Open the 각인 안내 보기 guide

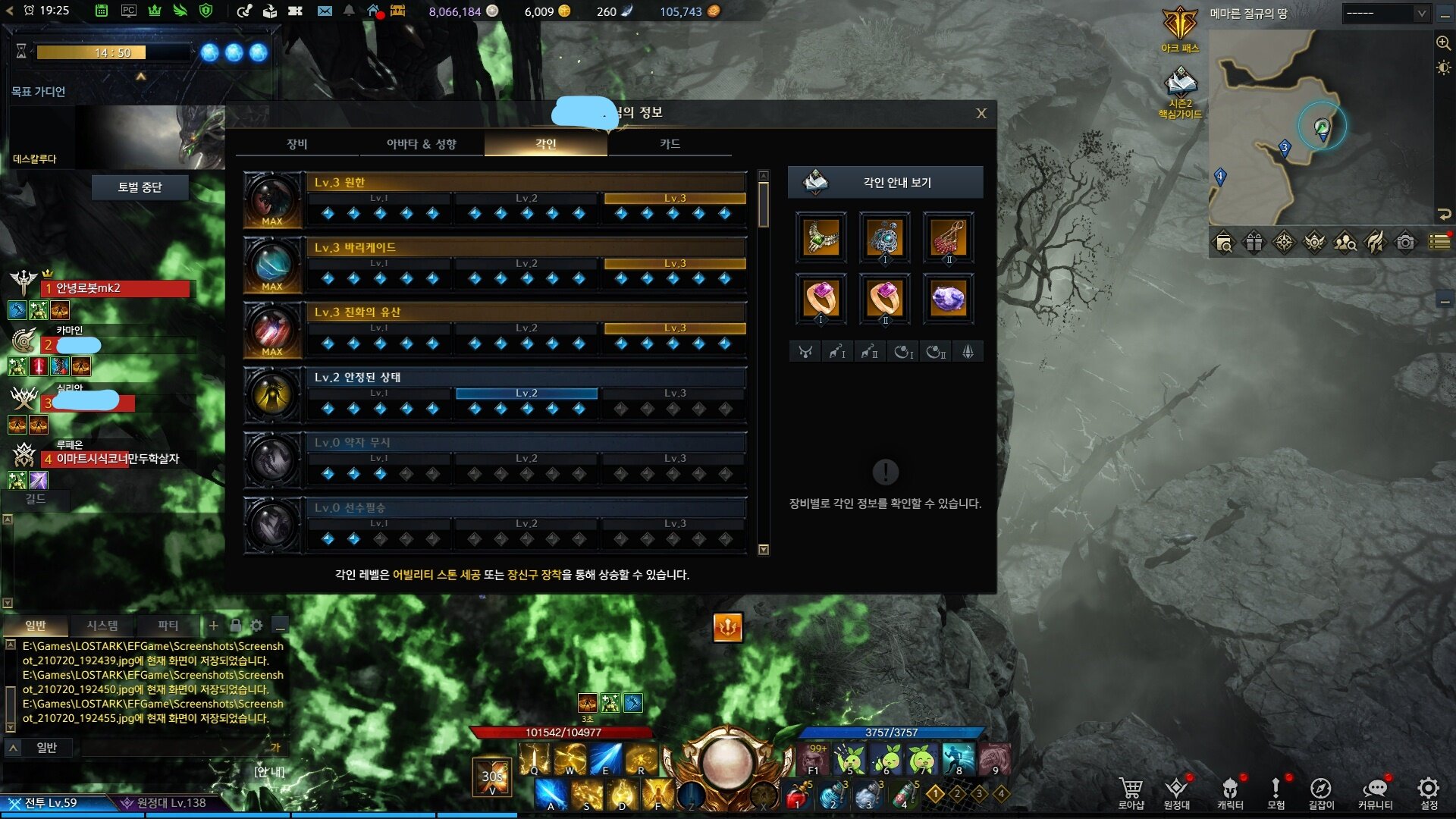pyautogui.click(x=885, y=183)
